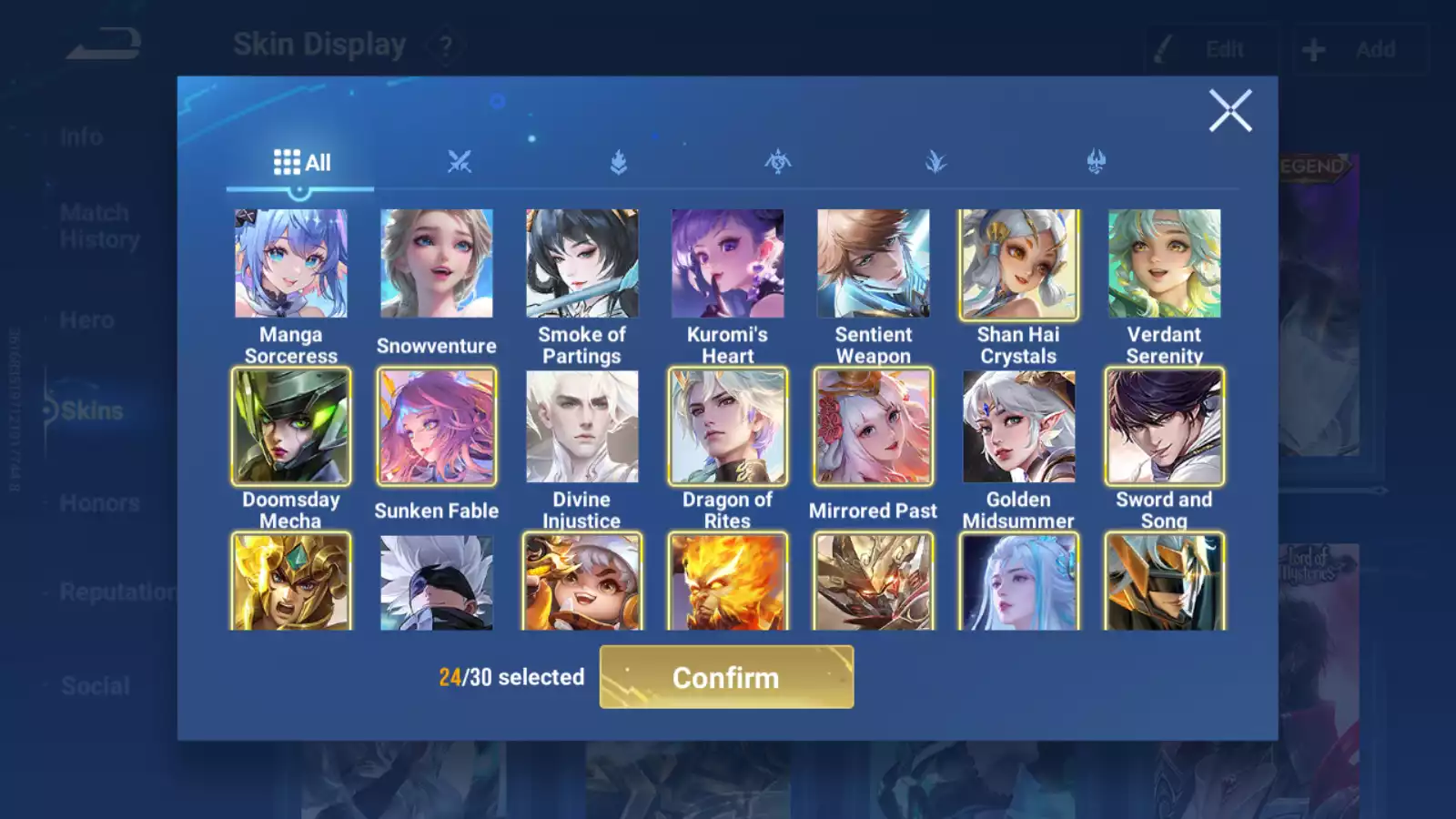
Task: Choose the Sentient Weapon skin
Action: 874,264
